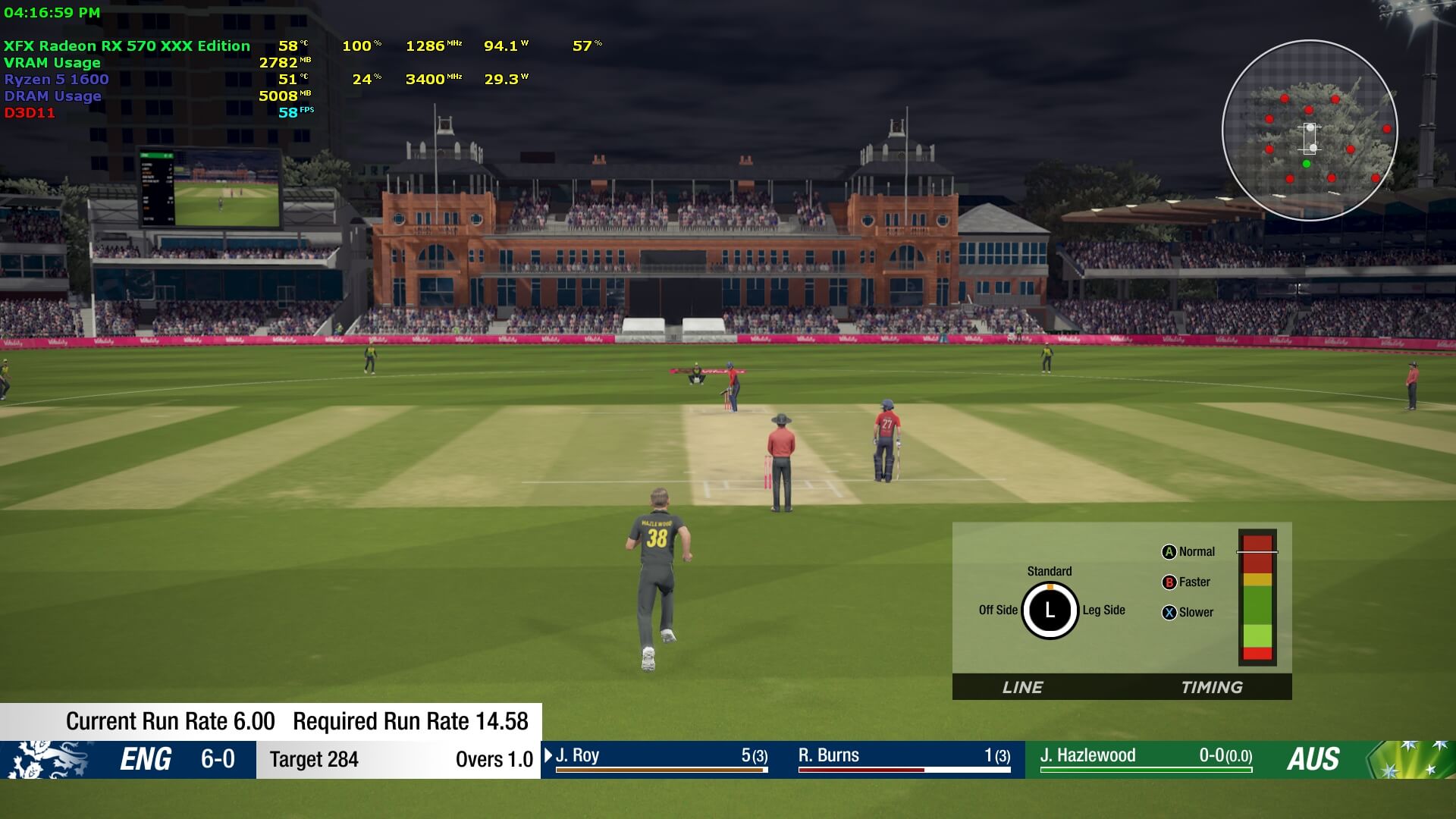This screenshot has width=1456, height=819.
Task: Choose the Normal delivery option
Action: (x=1188, y=552)
